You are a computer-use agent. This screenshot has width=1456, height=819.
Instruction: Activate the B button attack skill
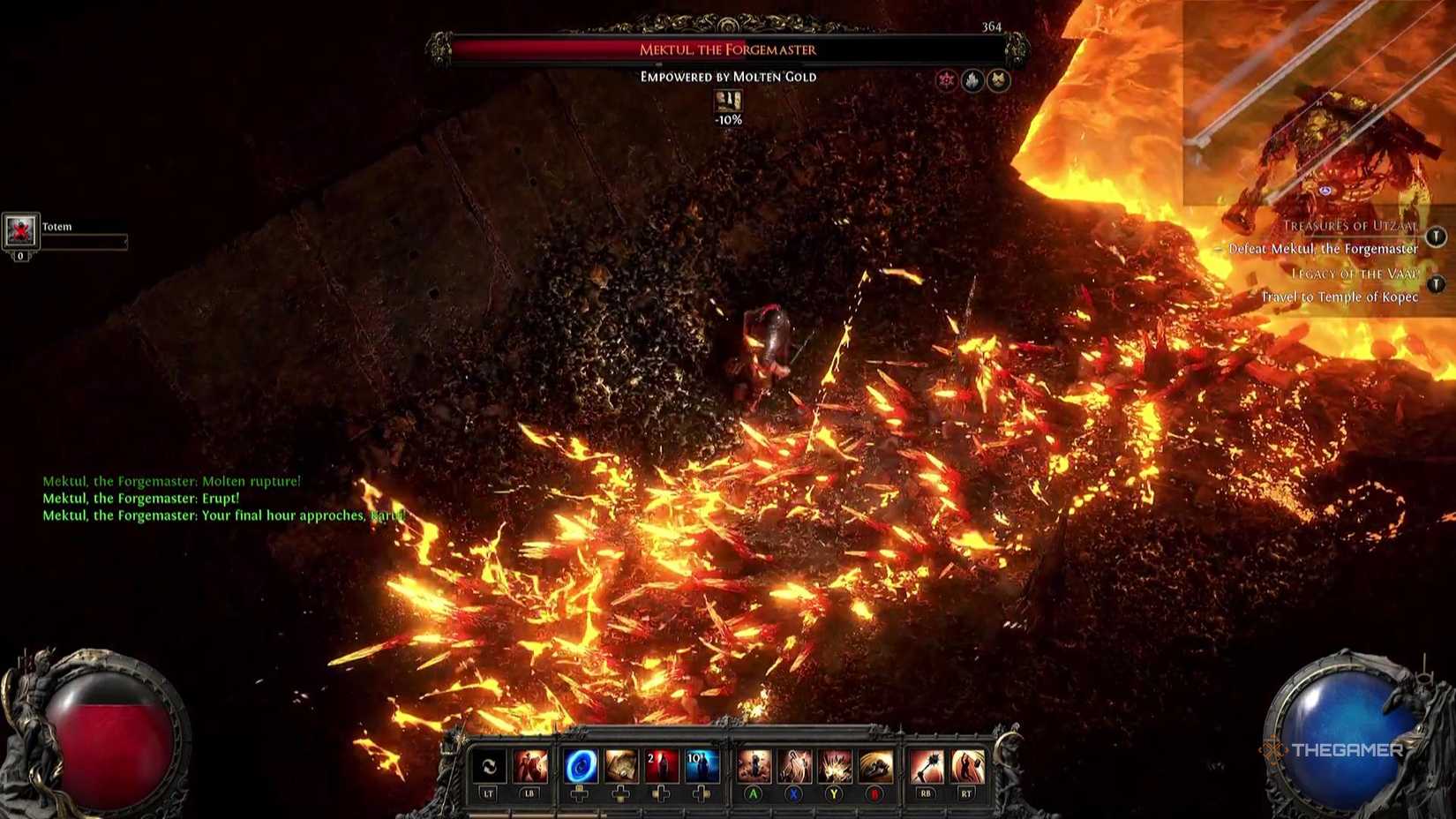(x=875, y=765)
